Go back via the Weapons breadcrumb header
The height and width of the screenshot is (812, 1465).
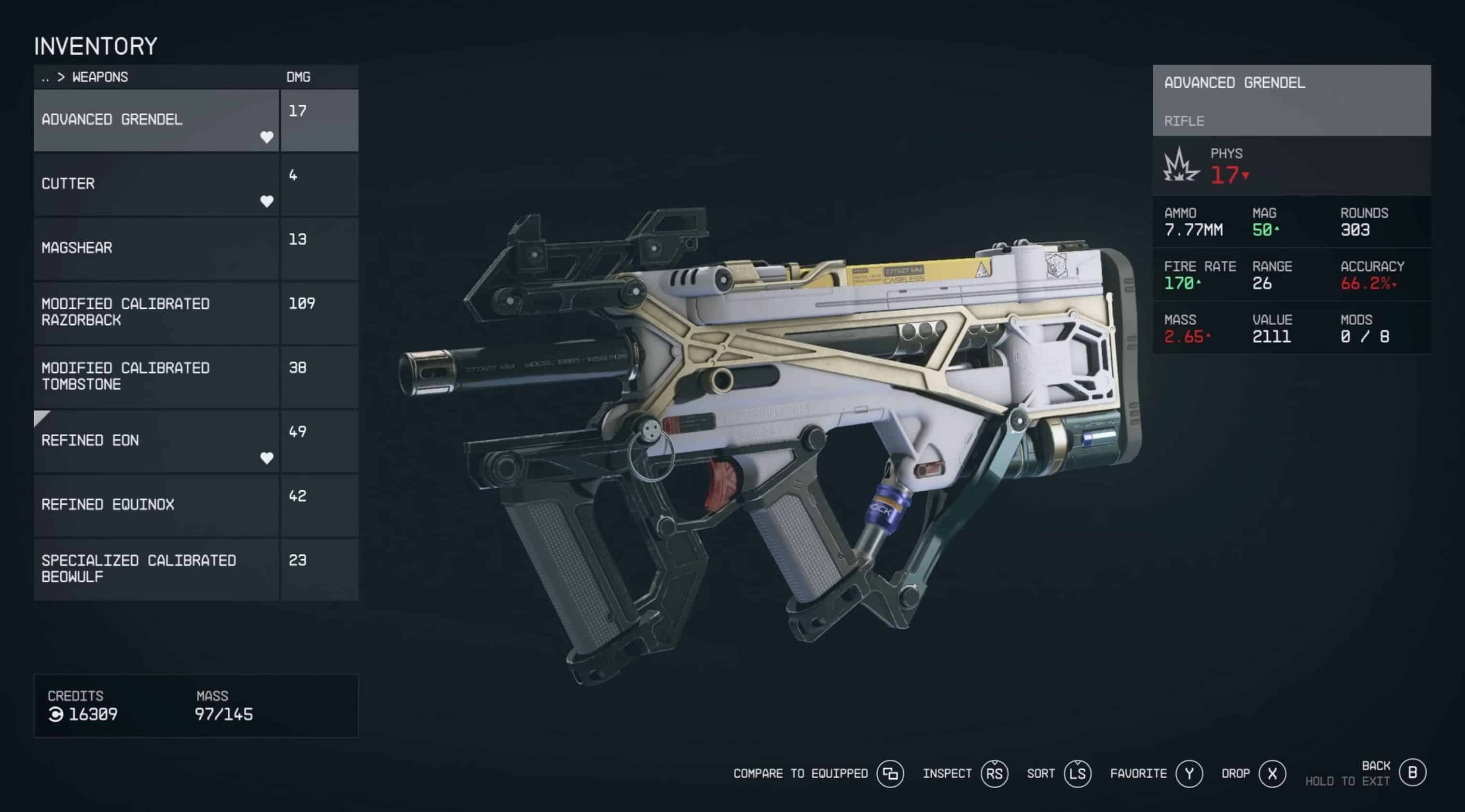[85, 77]
